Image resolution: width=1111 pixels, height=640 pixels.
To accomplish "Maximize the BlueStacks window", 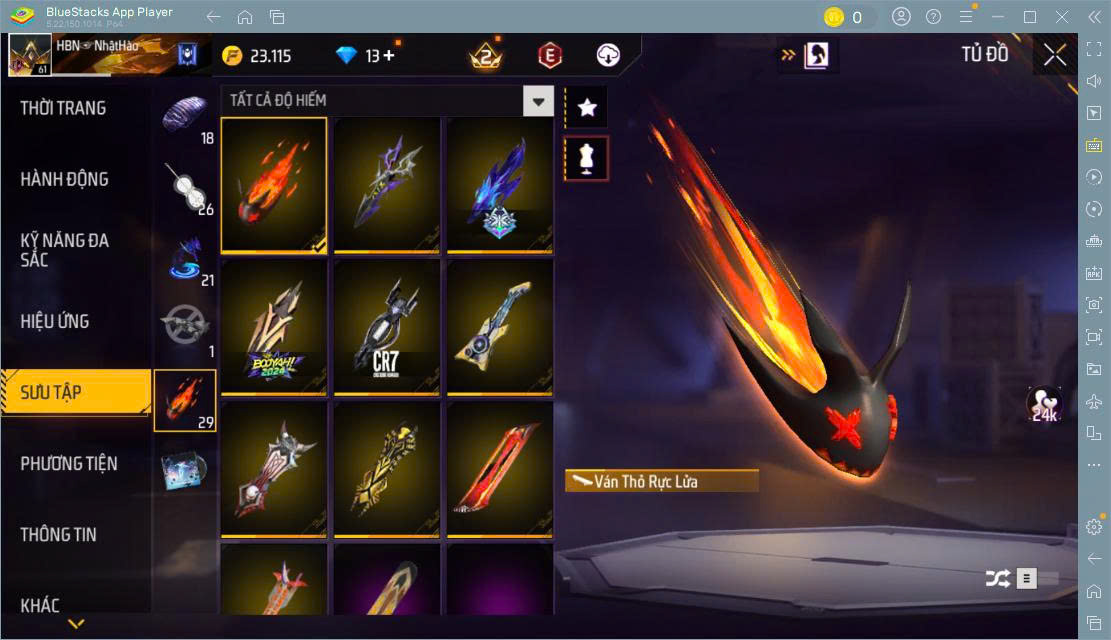I will click(1030, 17).
